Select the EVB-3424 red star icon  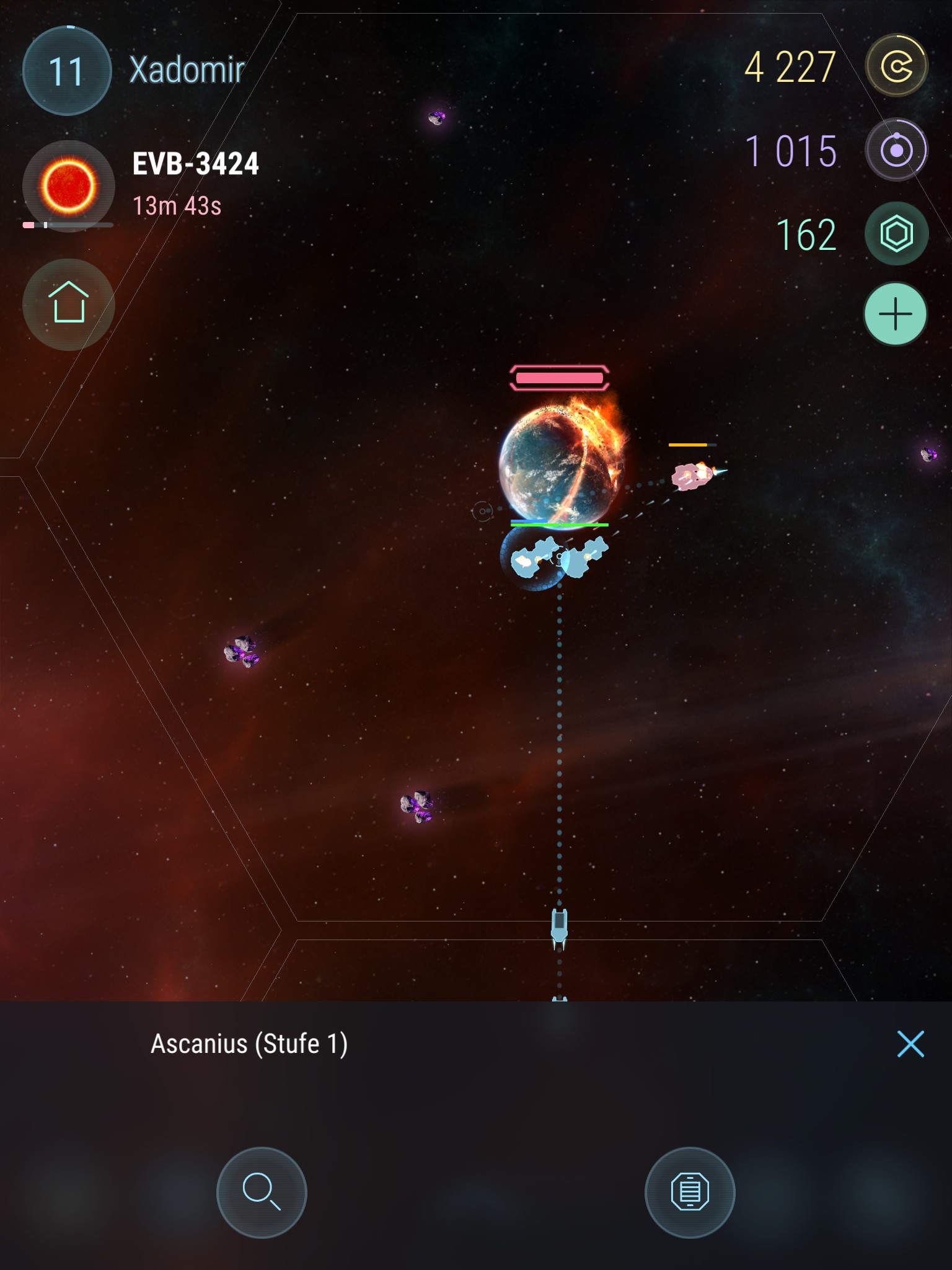coord(68,185)
